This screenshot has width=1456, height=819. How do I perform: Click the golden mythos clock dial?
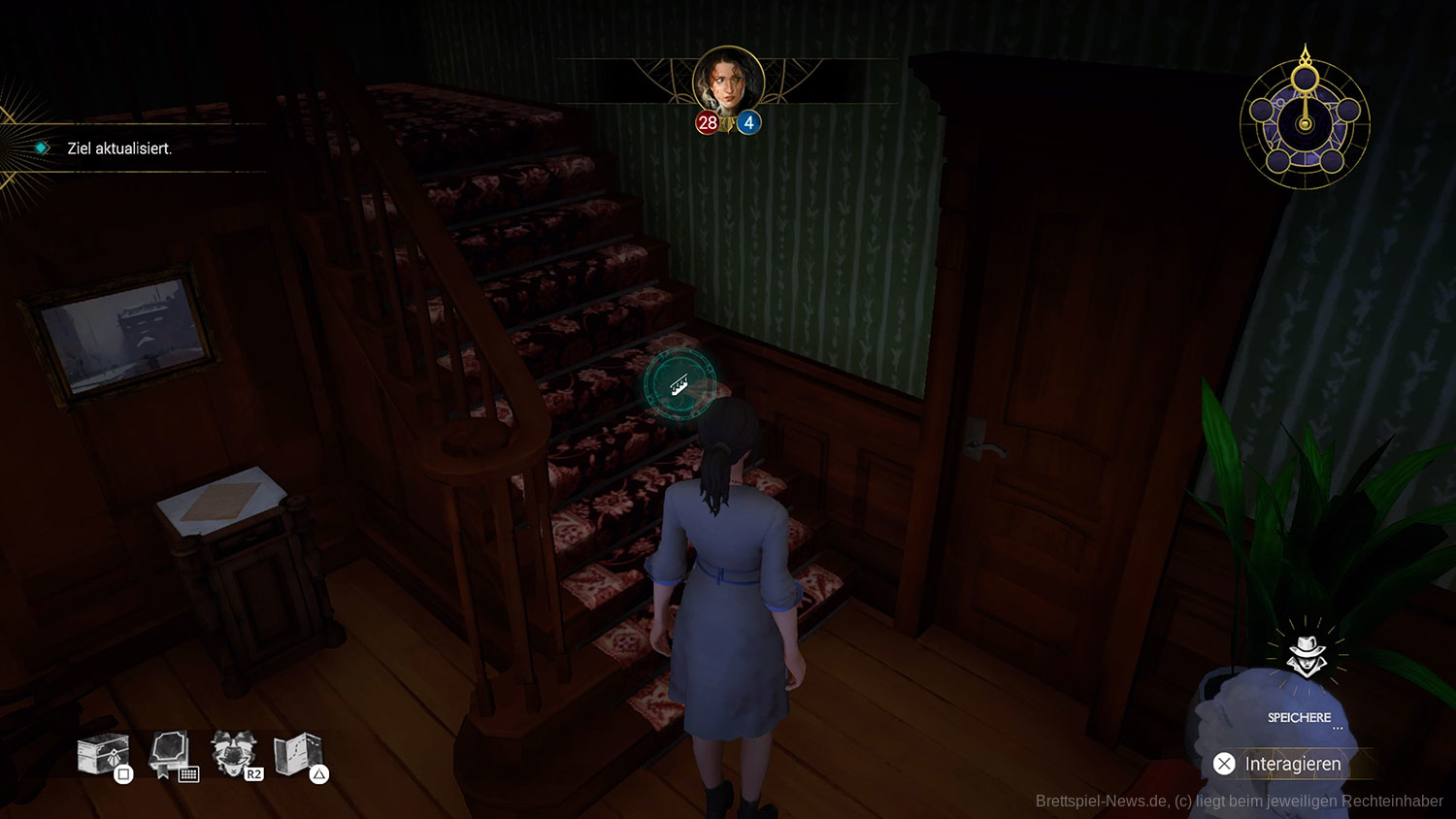tap(1305, 123)
